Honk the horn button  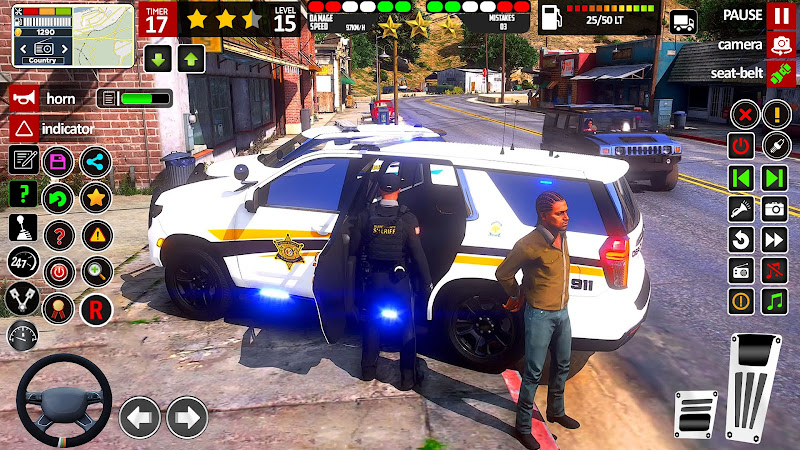coord(24,98)
